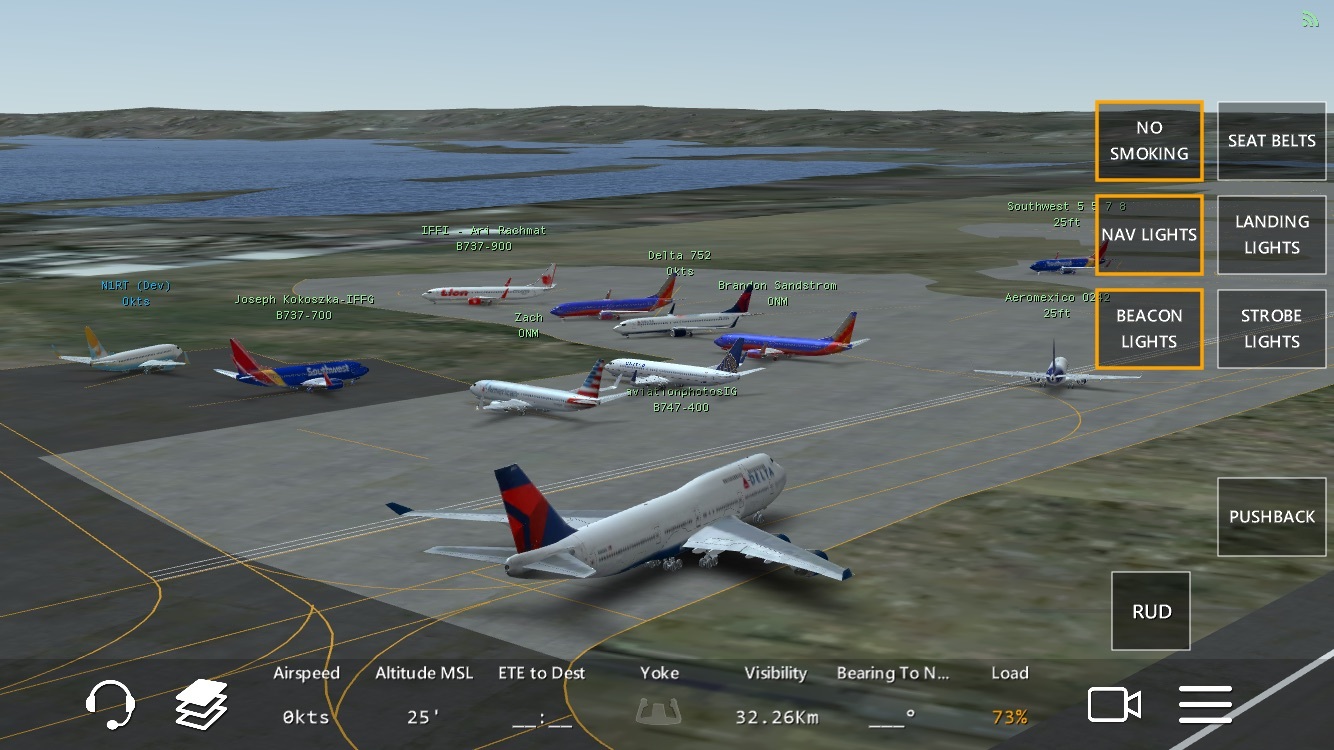The height and width of the screenshot is (750, 1334).
Task: Select the Load percentage item
Action: pyautogui.click(x=1010, y=696)
